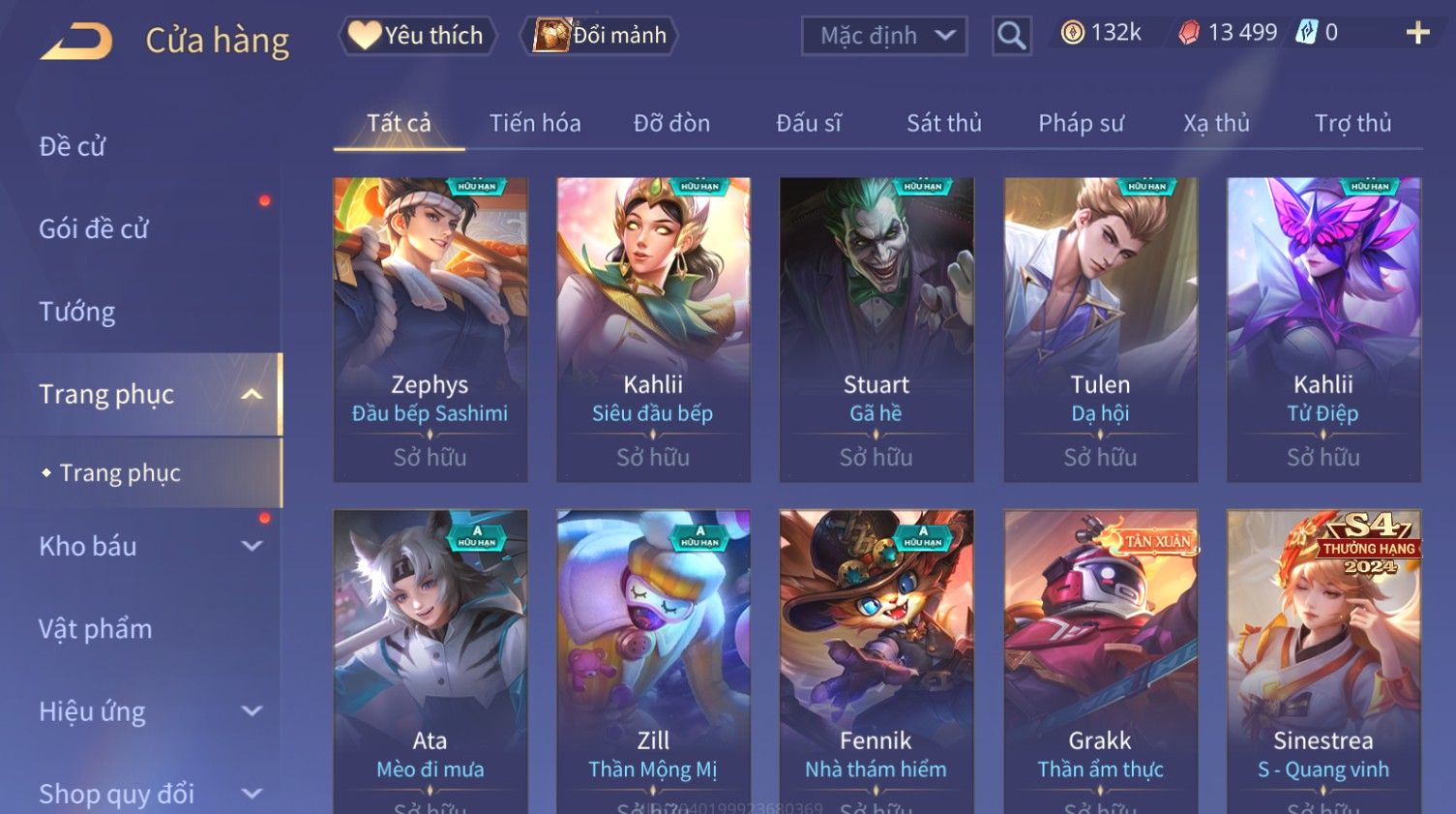
Task: Open Đổi mảnh fragment exchange
Action: pos(601,36)
